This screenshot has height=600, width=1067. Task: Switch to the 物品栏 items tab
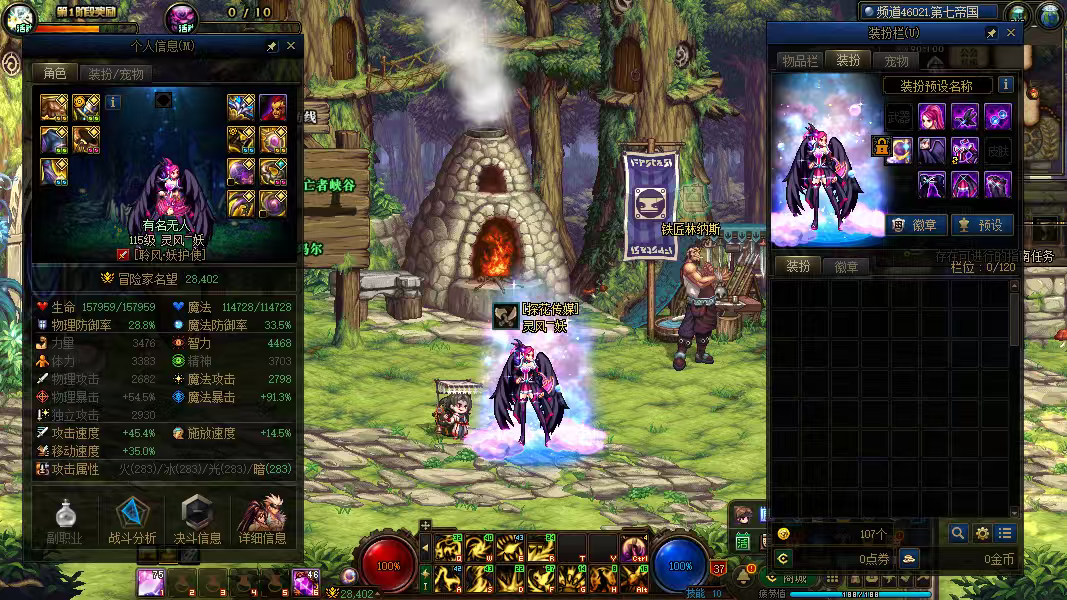click(800, 61)
